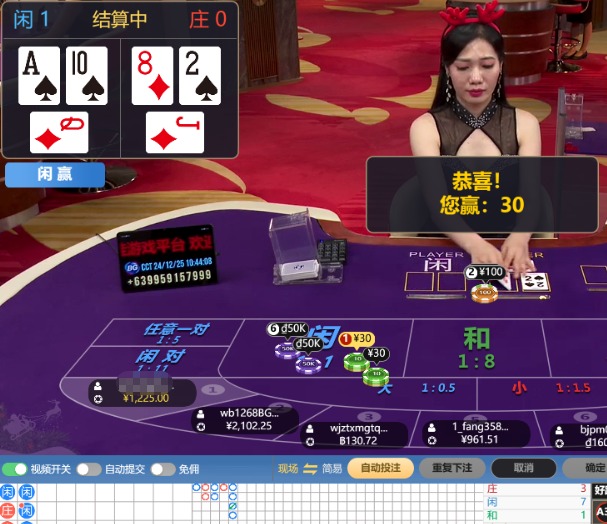The width and height of the screenshot is (607, 524).
Task: Toggle the 自动提交 auto-submit switch
Action: click(89, 469)
